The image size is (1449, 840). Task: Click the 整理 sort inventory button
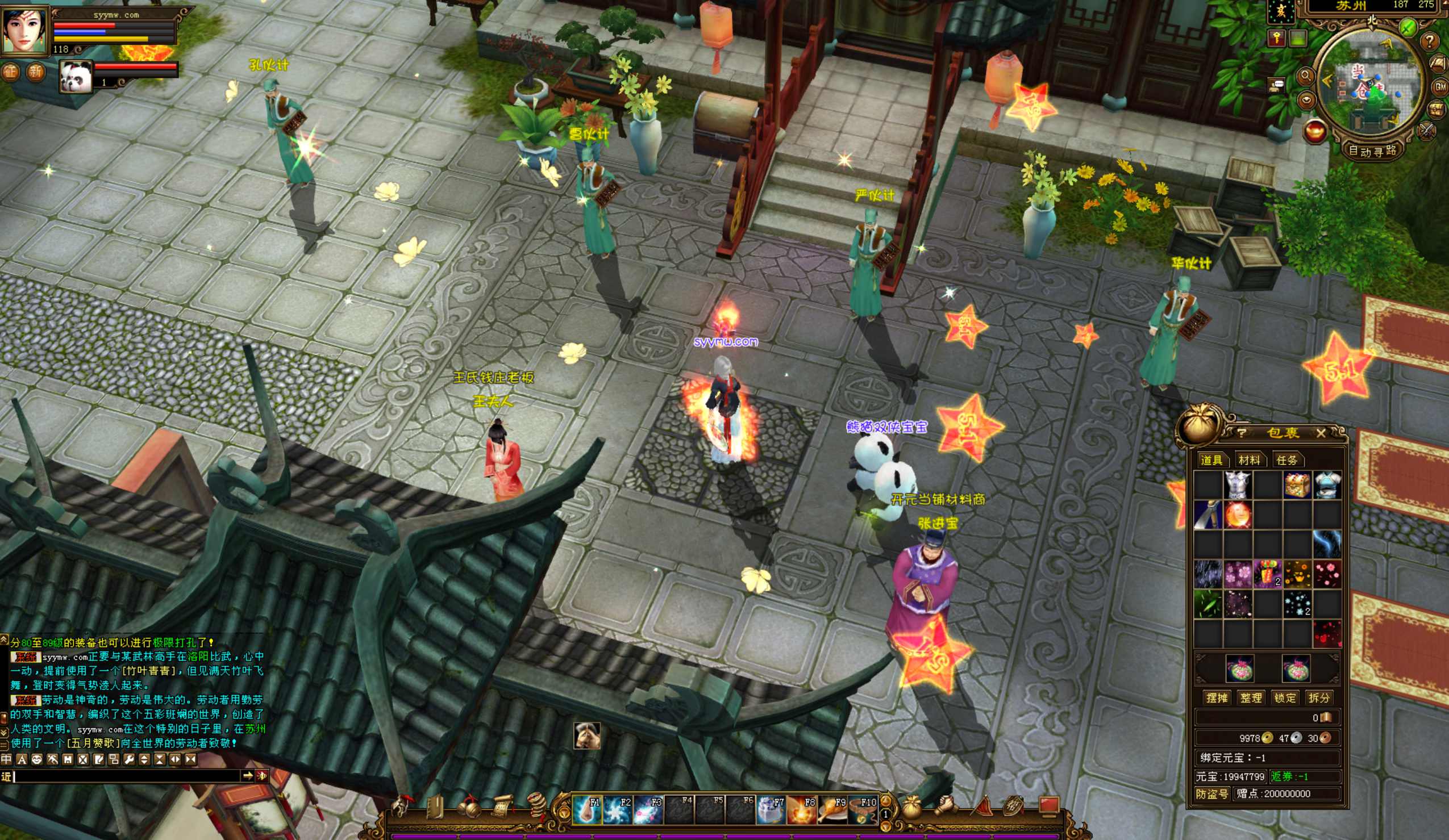pyautogui.click(x=1251, y=697)
